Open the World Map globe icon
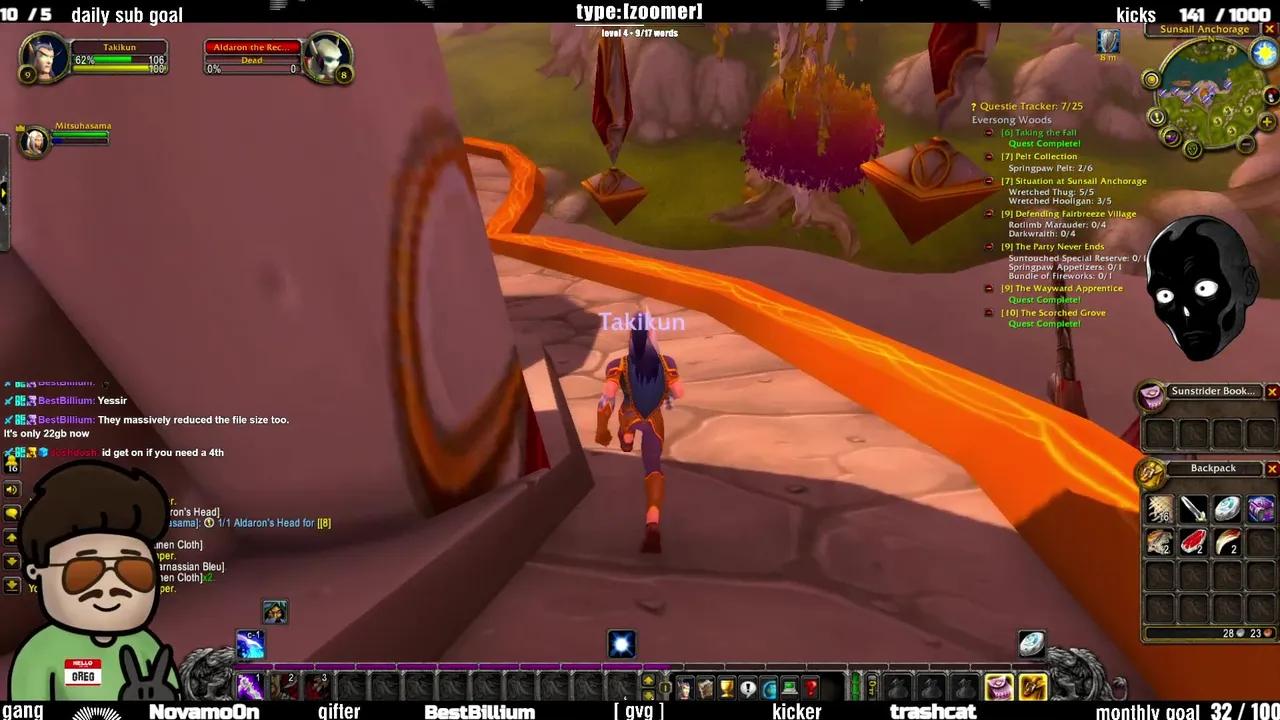This screenshot has width=1280, height=720. point(770,687)
